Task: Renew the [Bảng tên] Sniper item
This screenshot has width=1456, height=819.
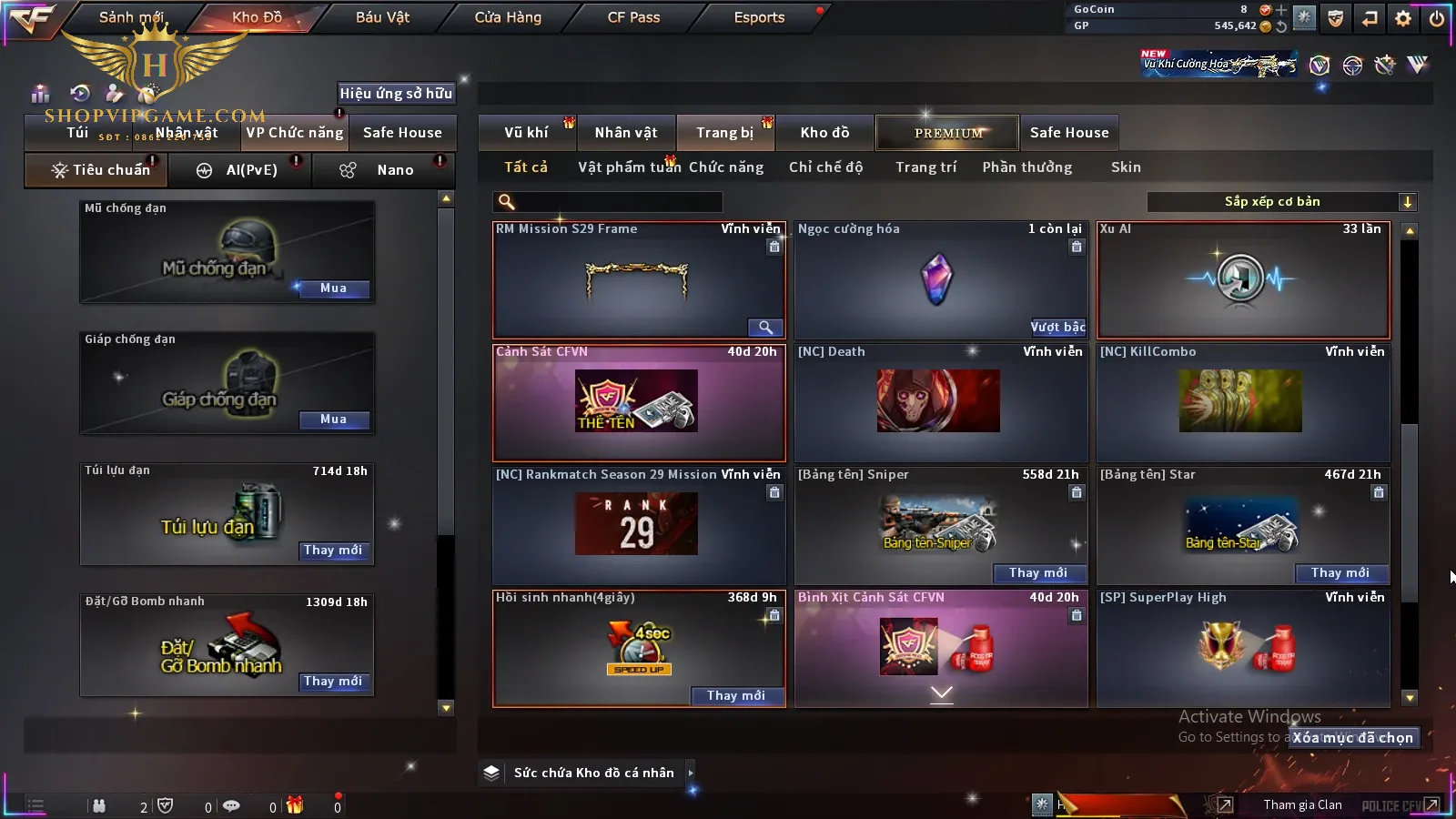Action: (1037, 573)
